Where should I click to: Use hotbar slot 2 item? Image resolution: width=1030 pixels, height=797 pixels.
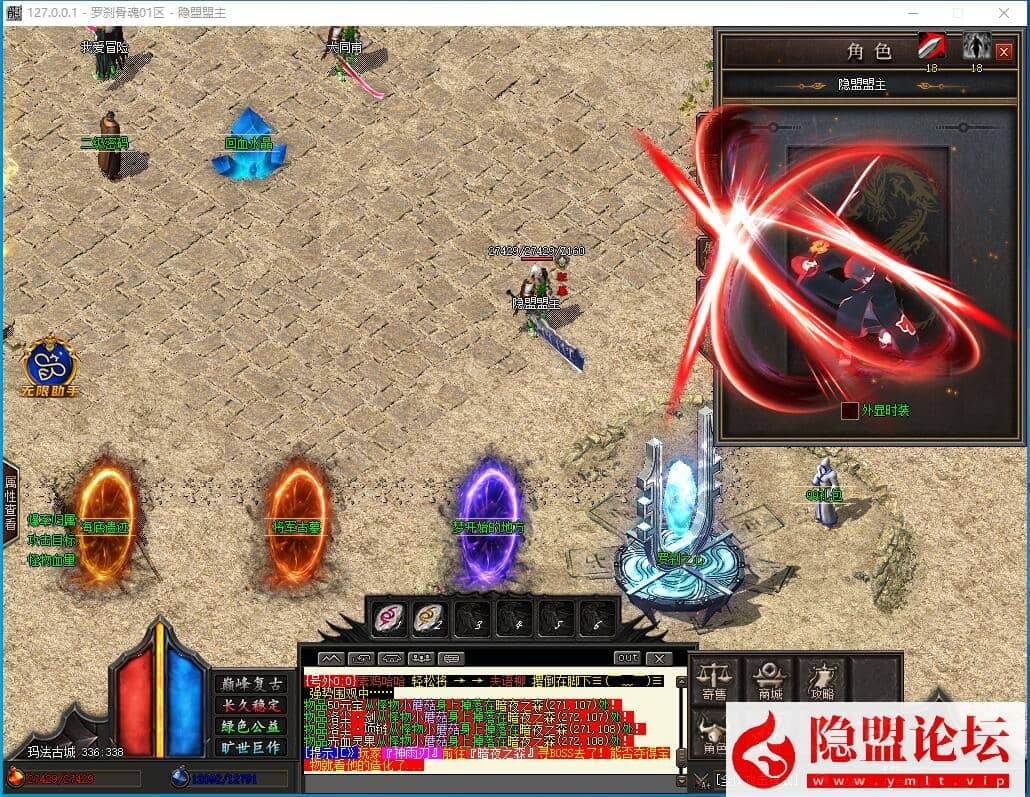point(430,619)
